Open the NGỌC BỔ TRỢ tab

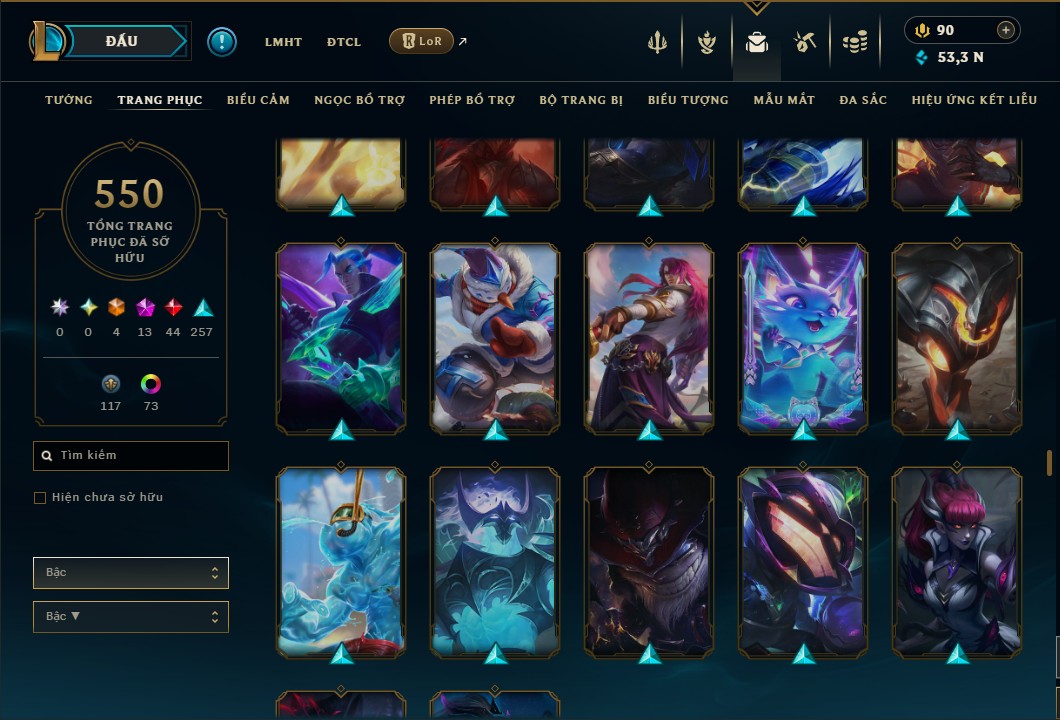pos(359,100)
